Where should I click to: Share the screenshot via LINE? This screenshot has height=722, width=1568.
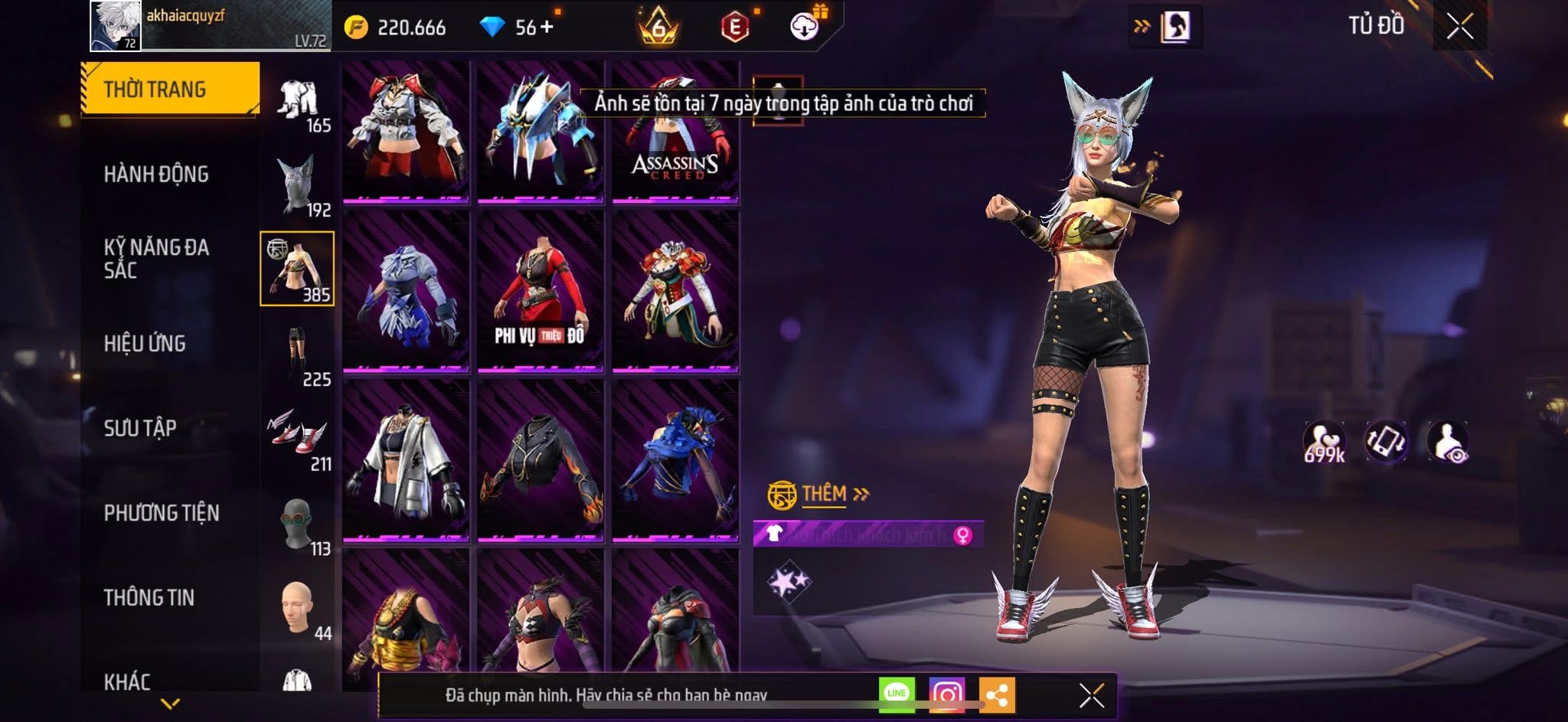point(897,694)
